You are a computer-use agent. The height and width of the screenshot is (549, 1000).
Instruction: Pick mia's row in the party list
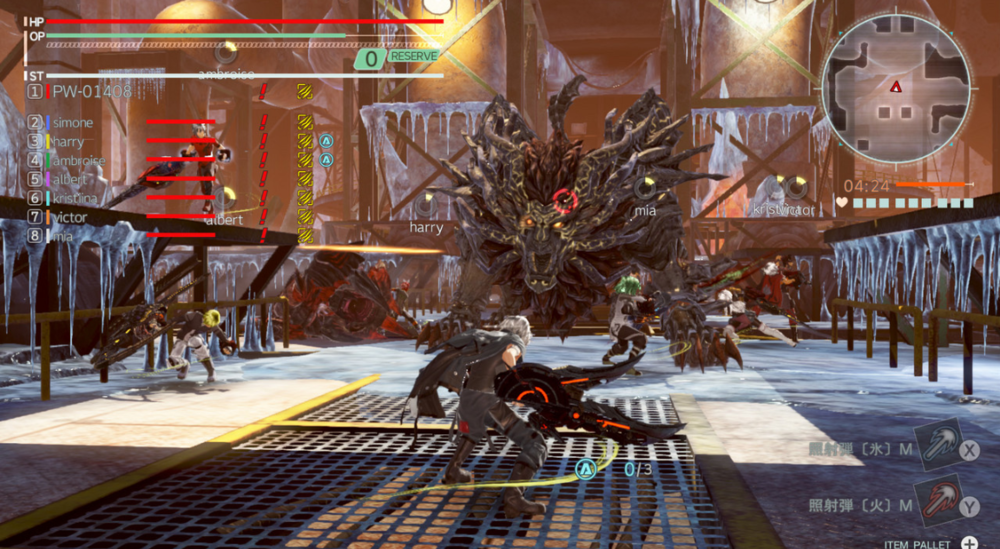pyautogui.click(x=64, y=236)
